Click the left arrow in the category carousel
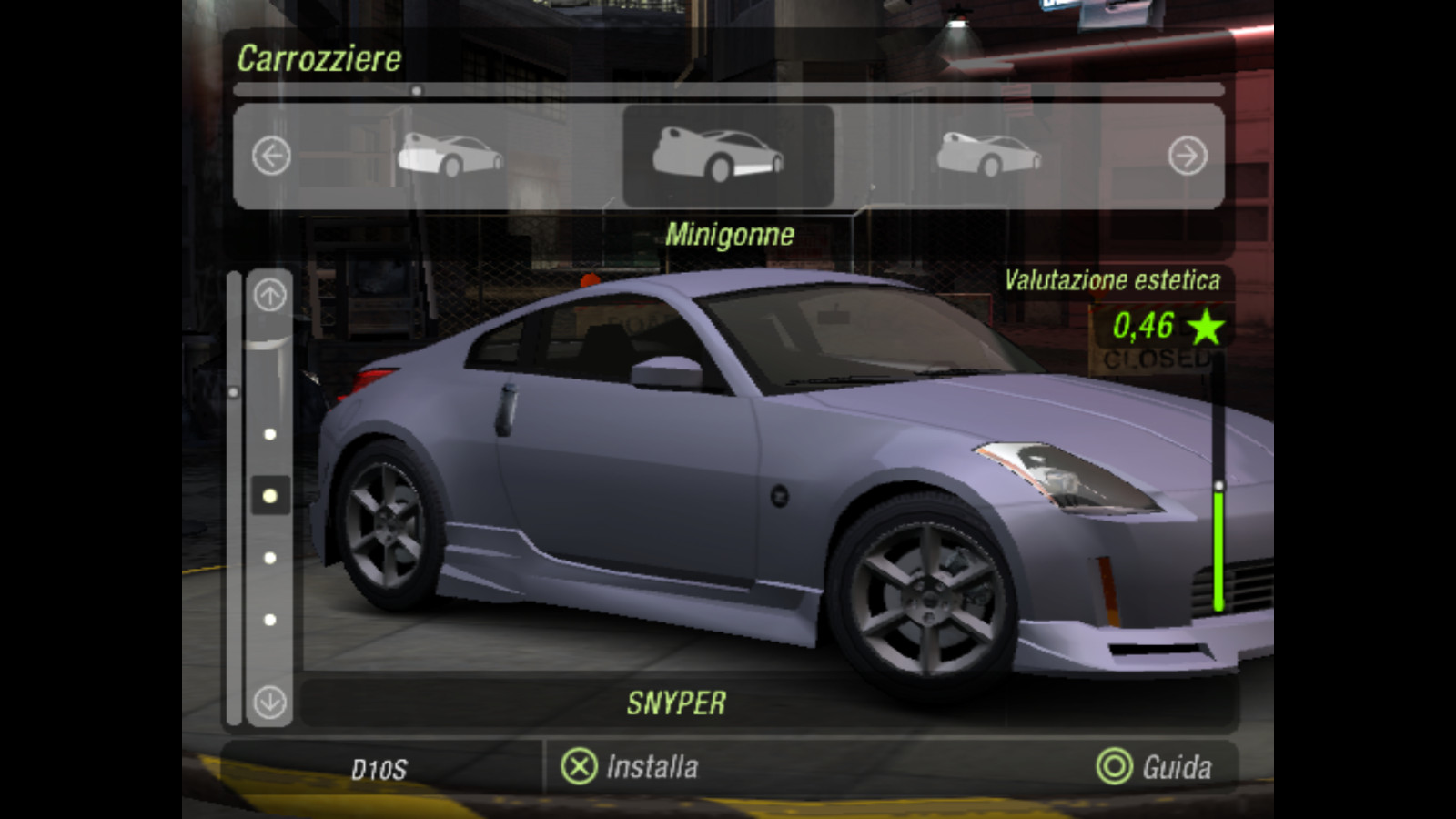The width and height of the screenshot is (1456, 819). 271,156
